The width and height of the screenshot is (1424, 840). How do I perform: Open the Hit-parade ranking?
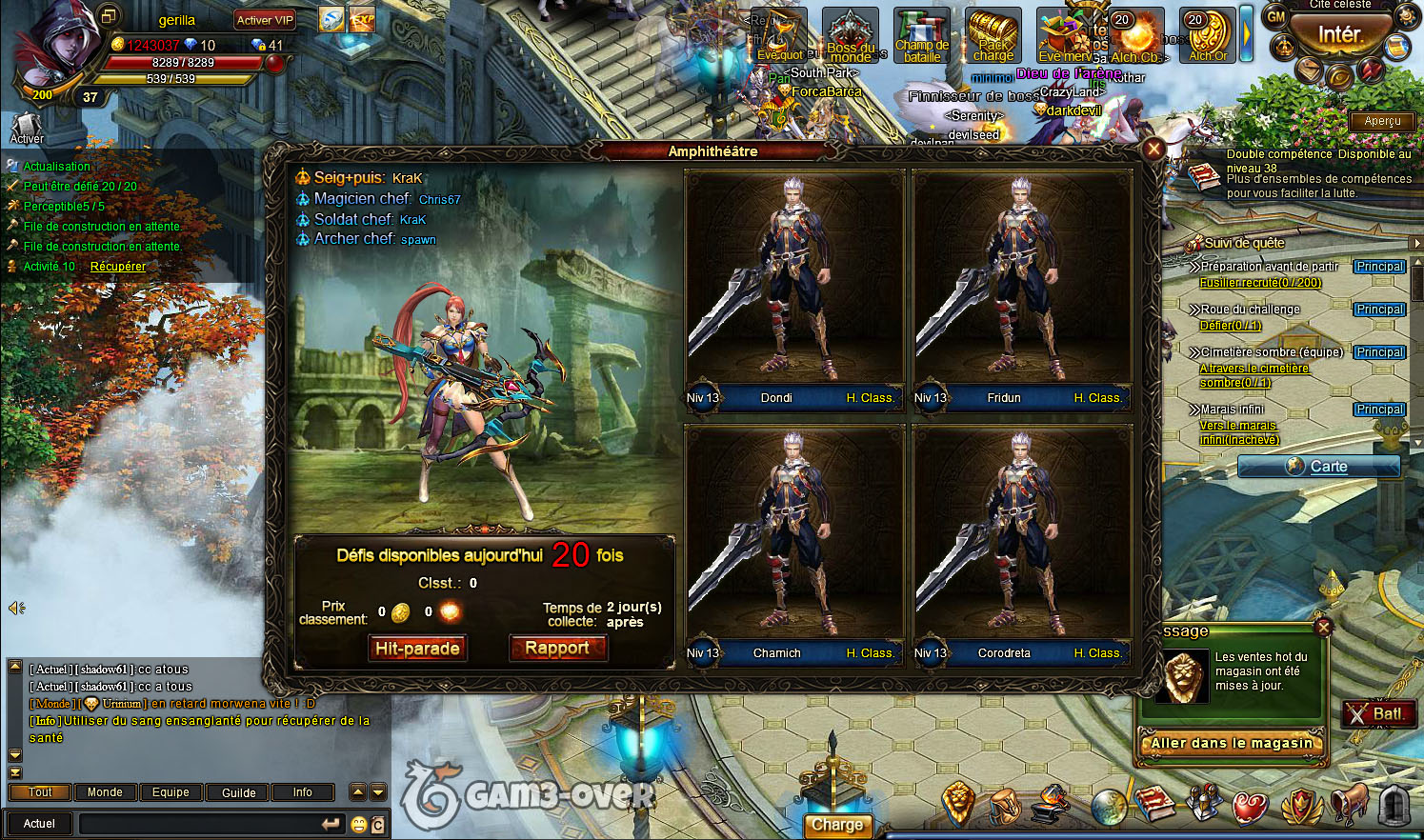417,649
